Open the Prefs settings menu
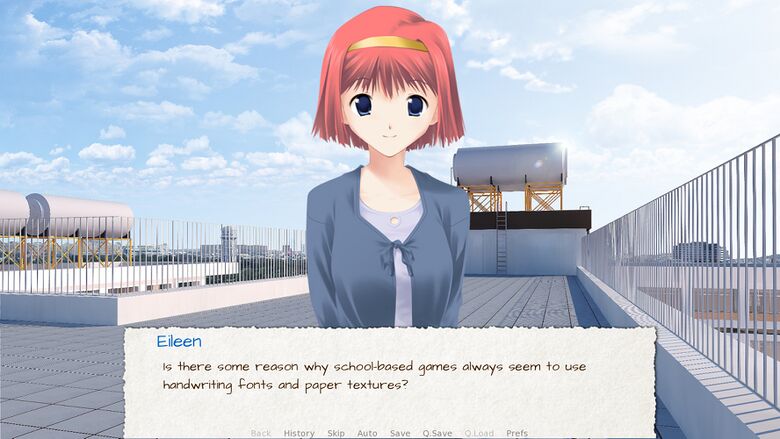This screenshot has width=780, height=439. (x=517, y=433)
